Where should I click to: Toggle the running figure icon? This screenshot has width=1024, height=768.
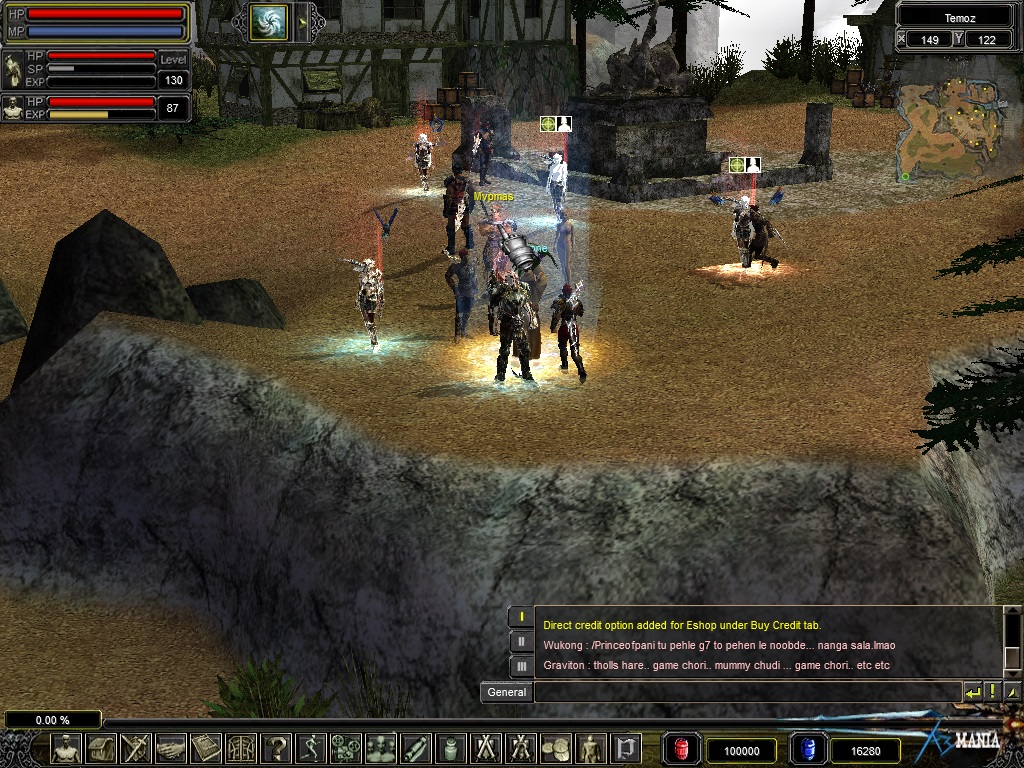(311, 748)
